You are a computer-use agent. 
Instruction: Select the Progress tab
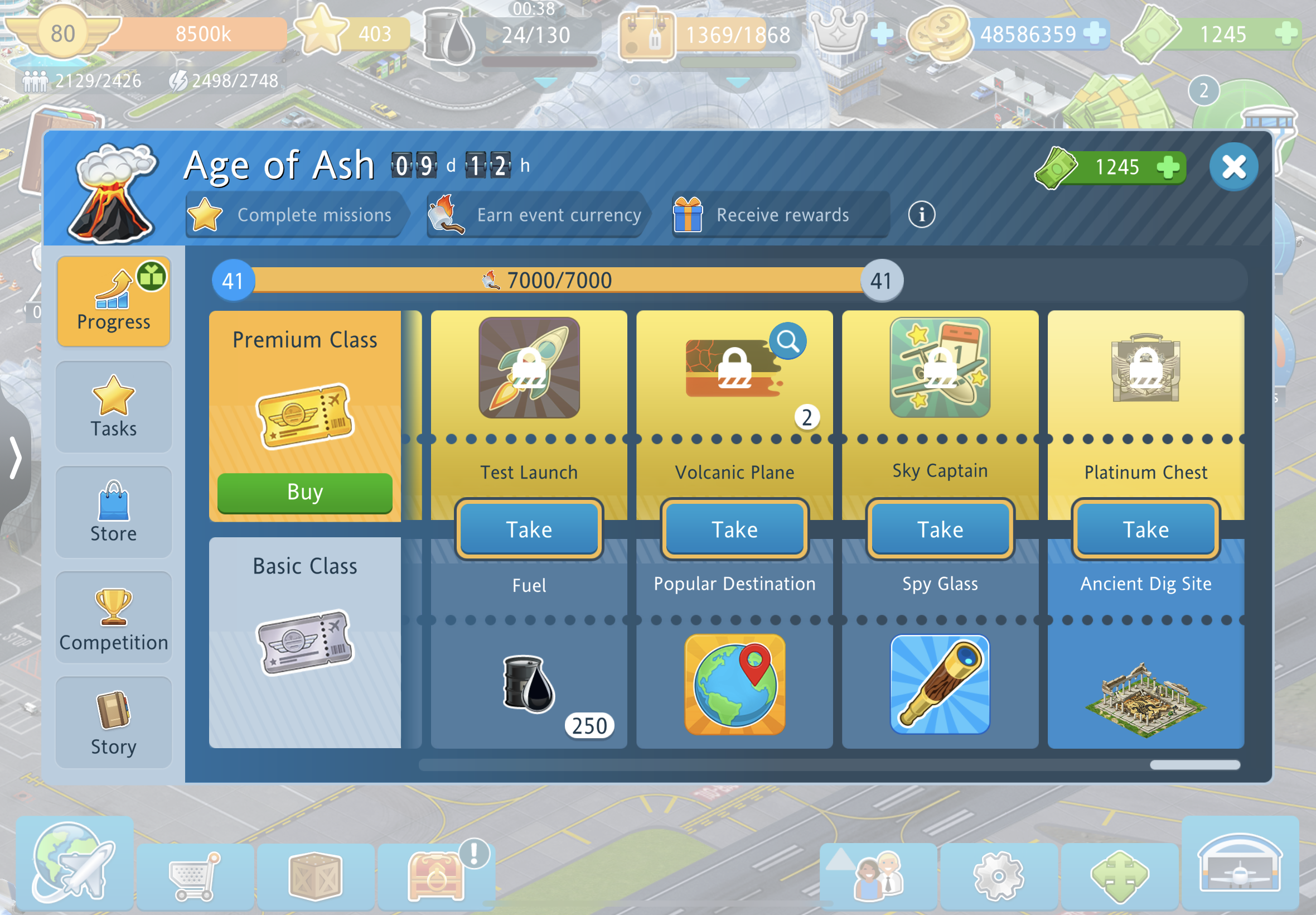coord(113,302)
